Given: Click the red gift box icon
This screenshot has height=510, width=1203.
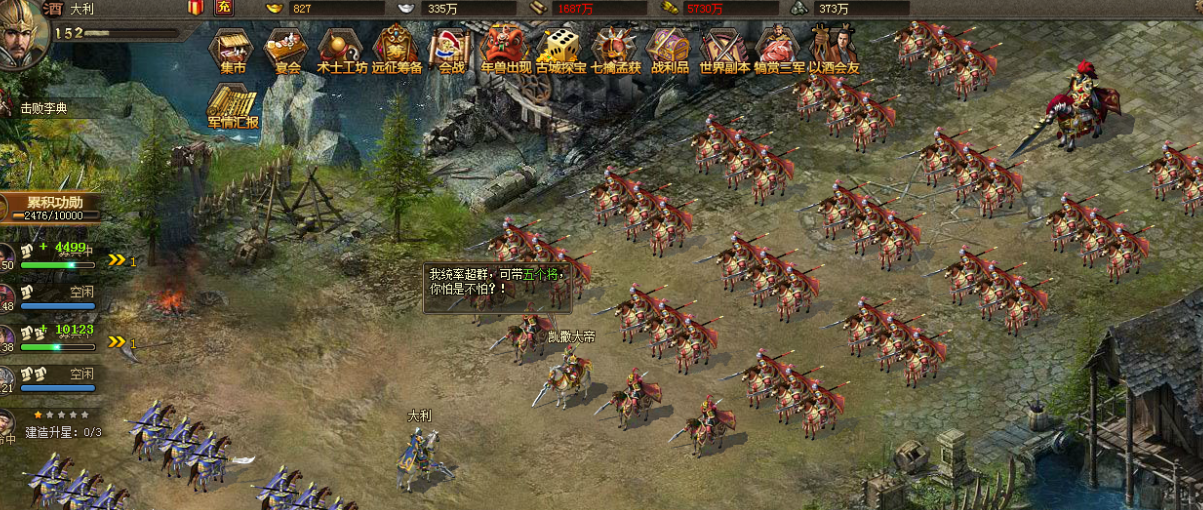Looking at the screenshot, I should [x=195, y=8].
